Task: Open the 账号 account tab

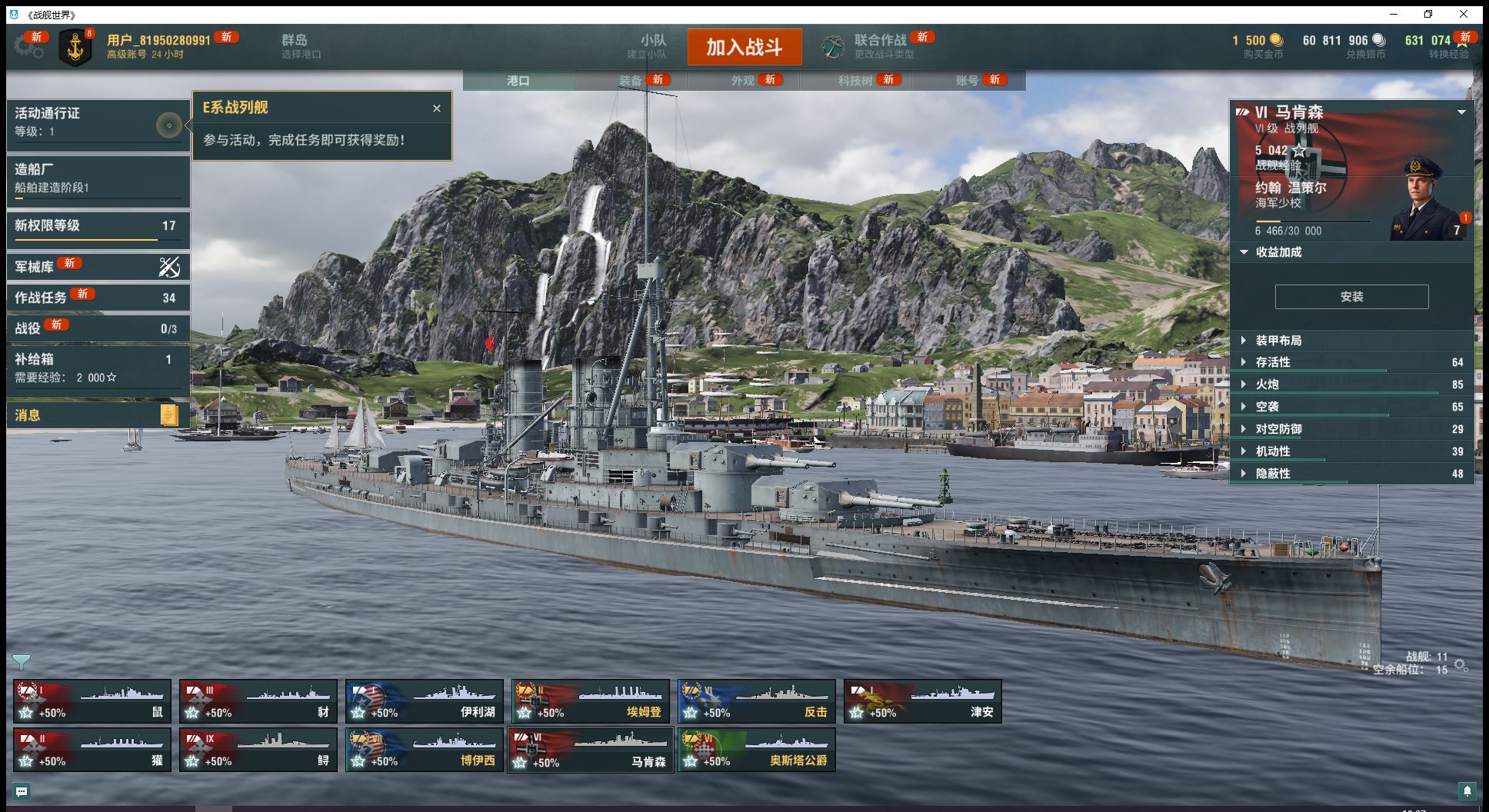Action: 967,81
